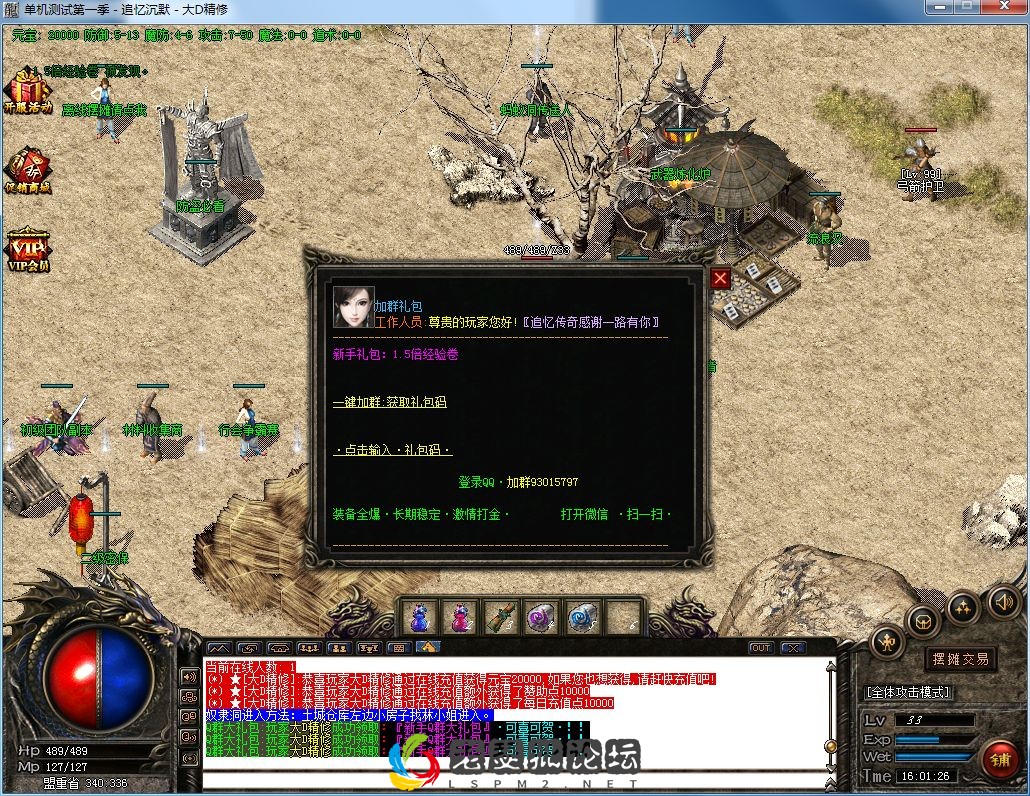Select the green scroll hotbar slot
Image resolution: width=1030 pixels, height=796 pixels.
pos(501,618)
